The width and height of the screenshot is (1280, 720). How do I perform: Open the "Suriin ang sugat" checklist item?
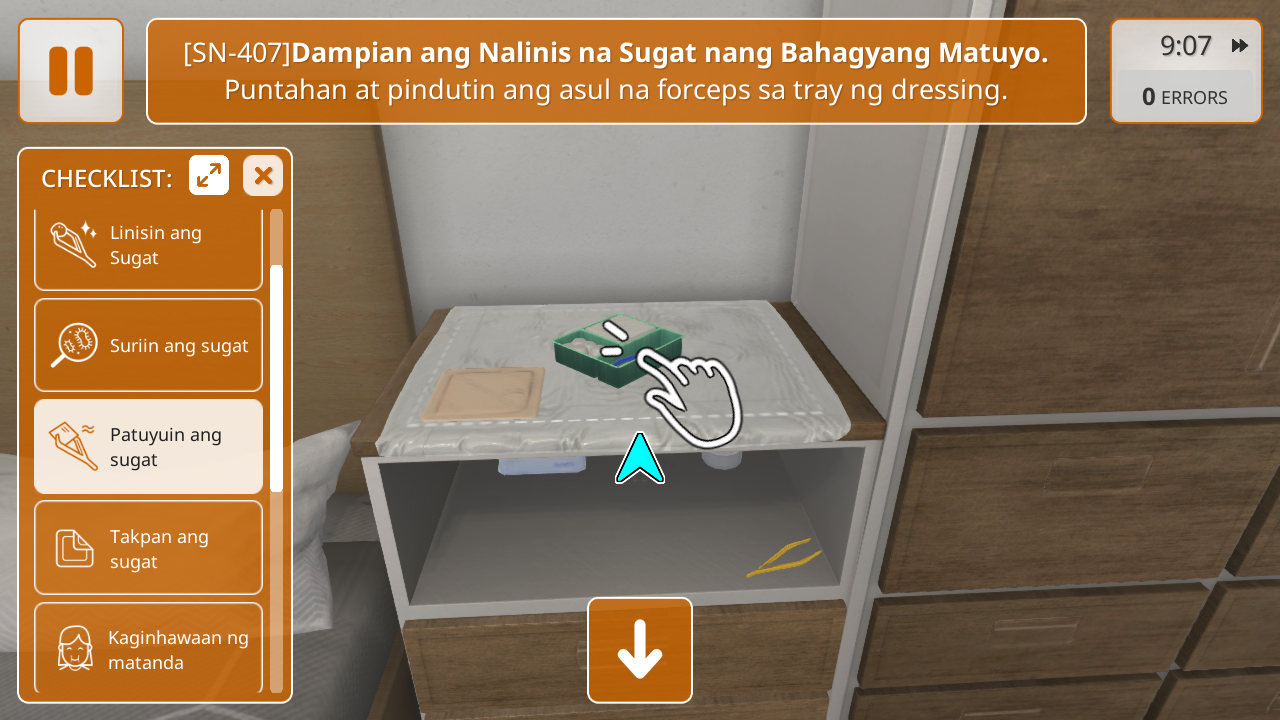[148, 345]
